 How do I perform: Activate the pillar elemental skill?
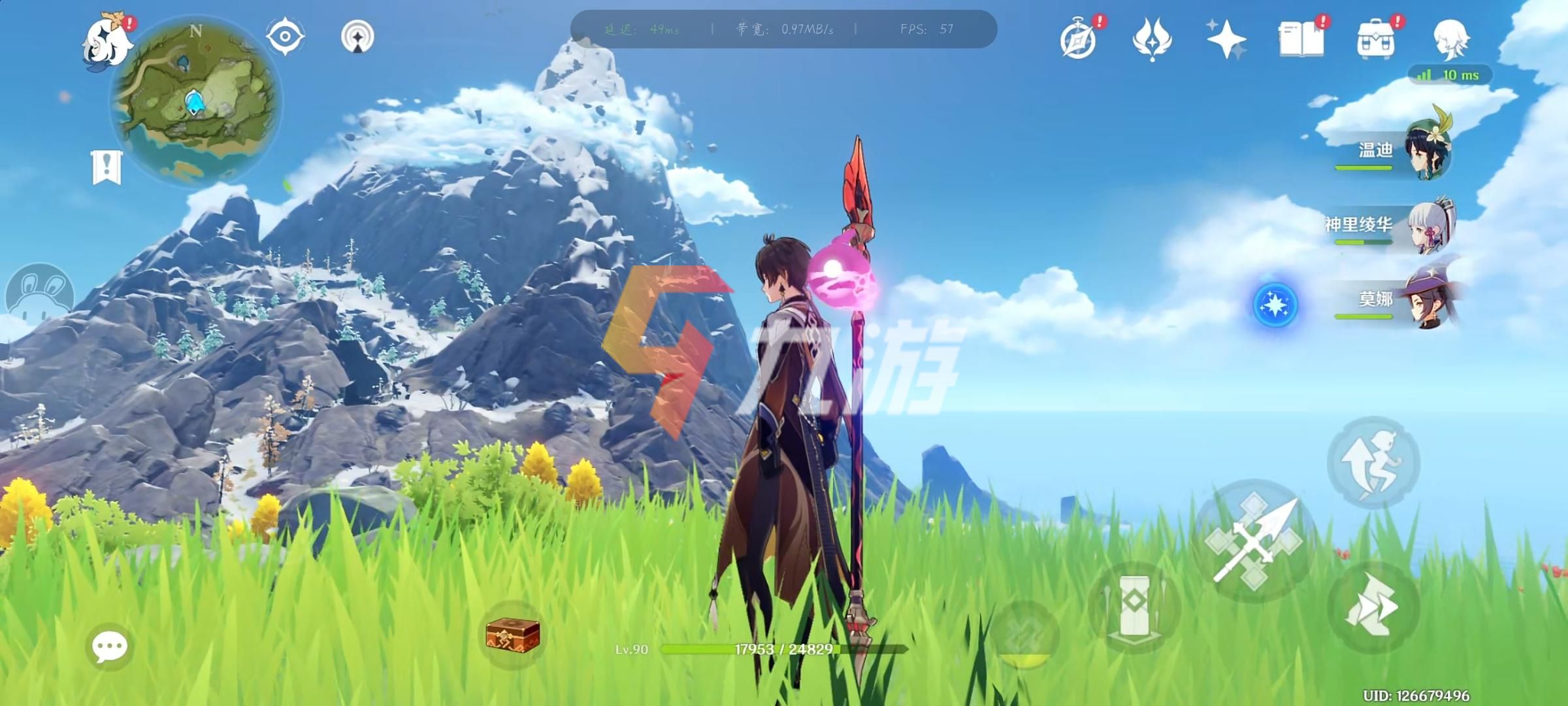(1135, 606)
